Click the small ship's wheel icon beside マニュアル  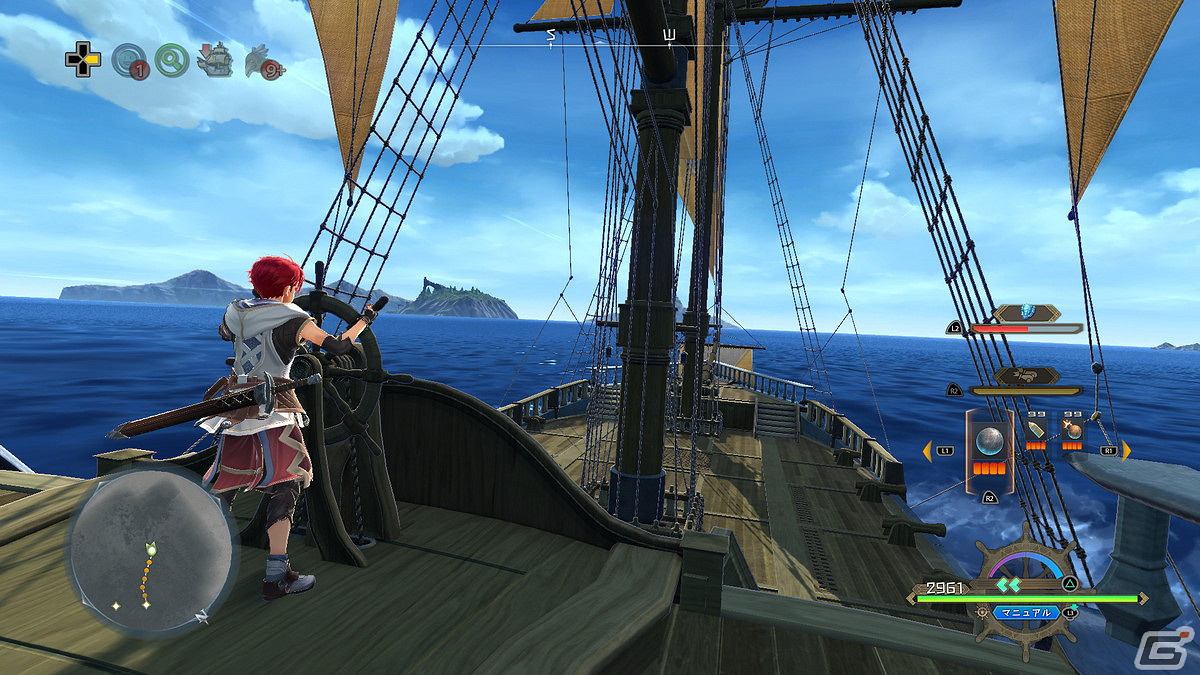983,611
